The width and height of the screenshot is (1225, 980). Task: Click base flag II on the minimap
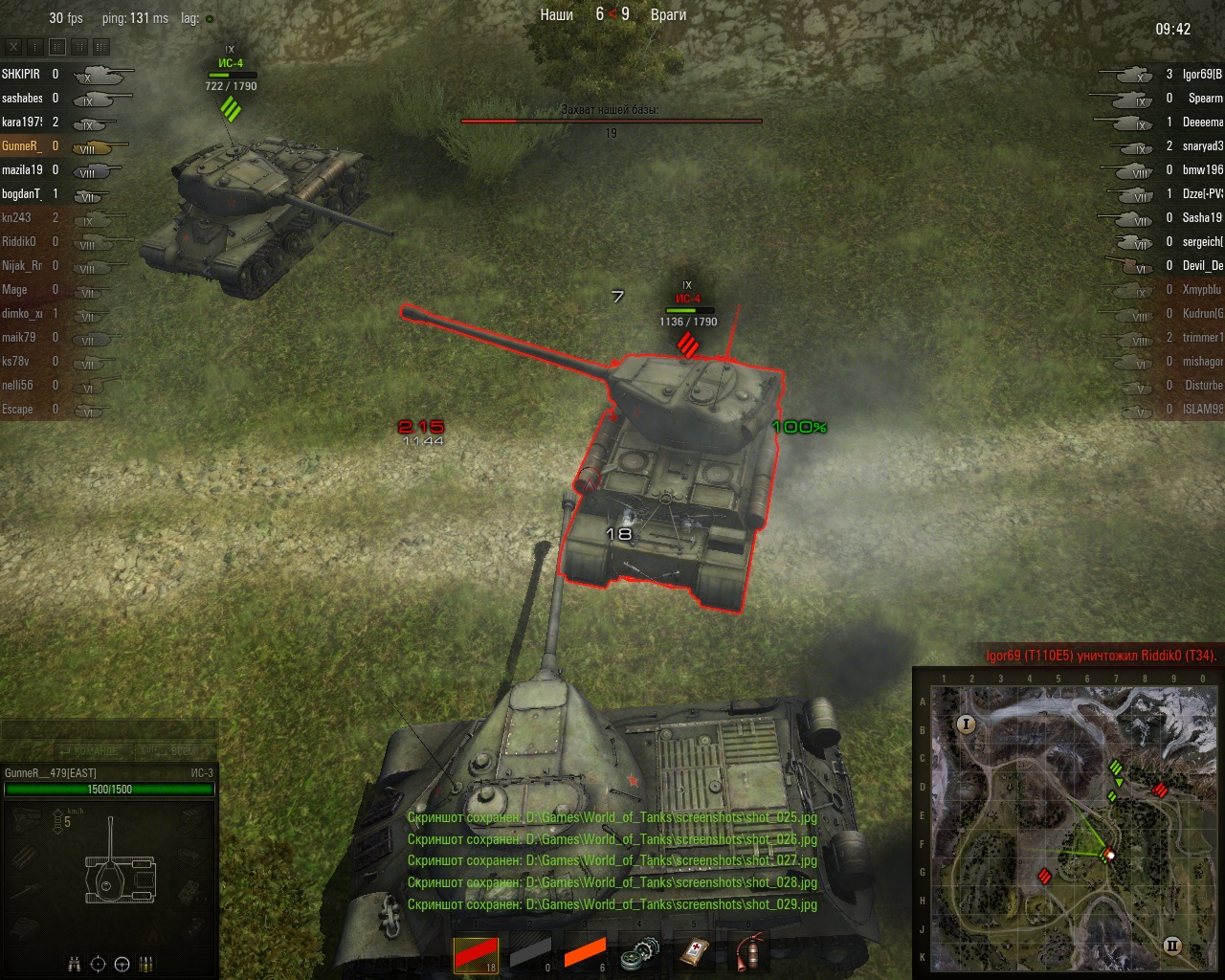pyautogui.click(x=1172, y=947)
